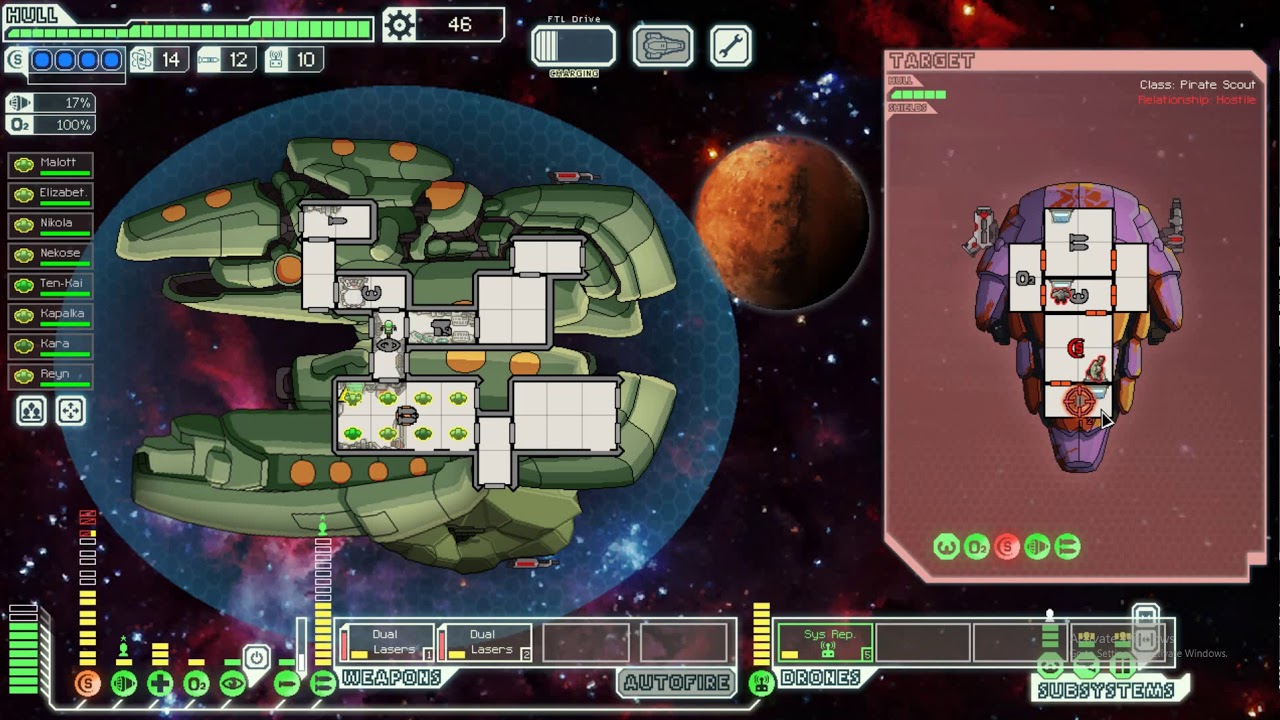The width and height of the screenshot is (1280, 720).
Task: Select crew member Kara
Action: (x=51, y=344)
